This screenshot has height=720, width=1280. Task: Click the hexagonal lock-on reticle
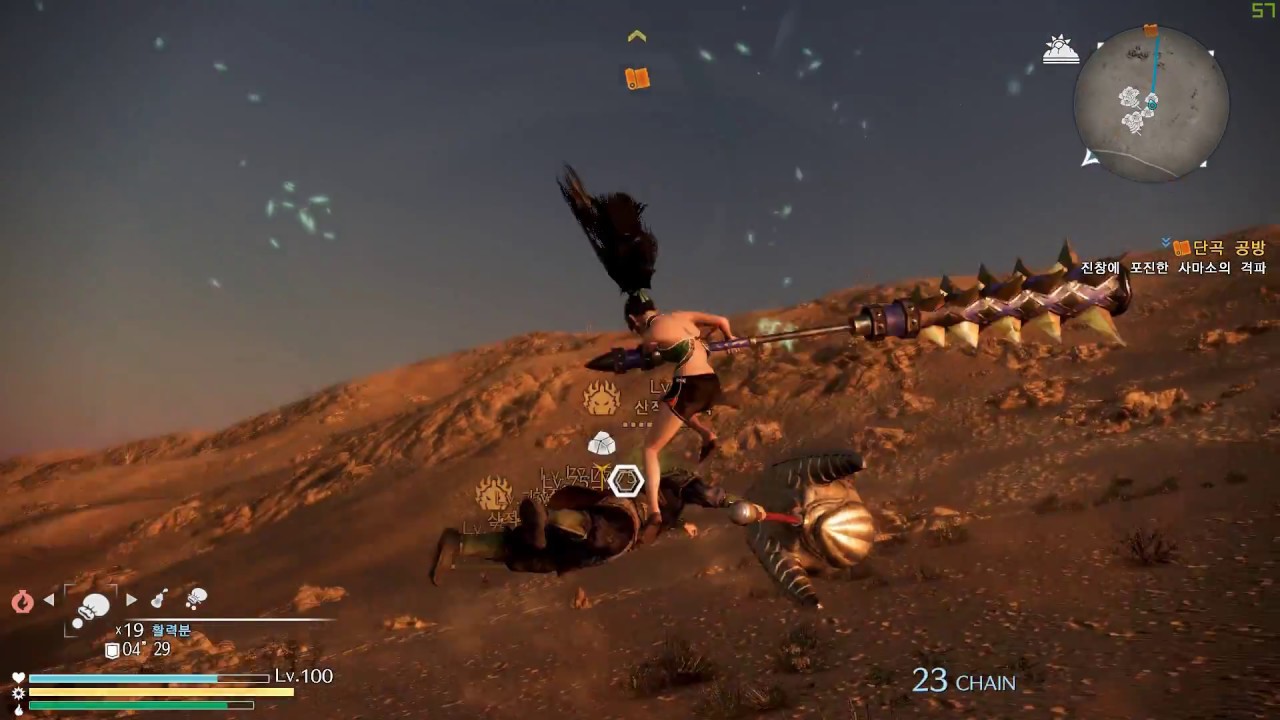[x=628, y=480]
